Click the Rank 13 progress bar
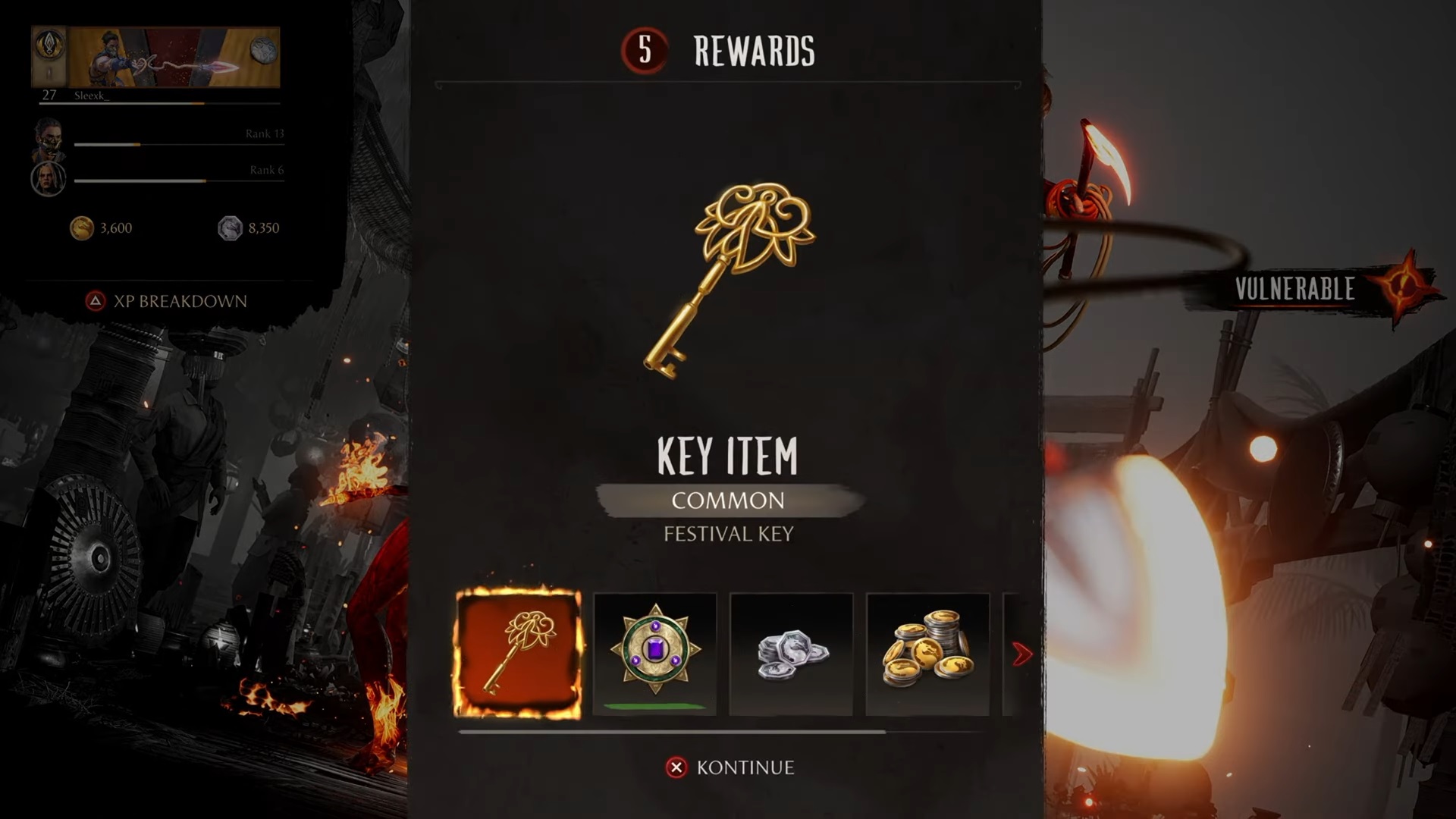 [x=178, y=144]
